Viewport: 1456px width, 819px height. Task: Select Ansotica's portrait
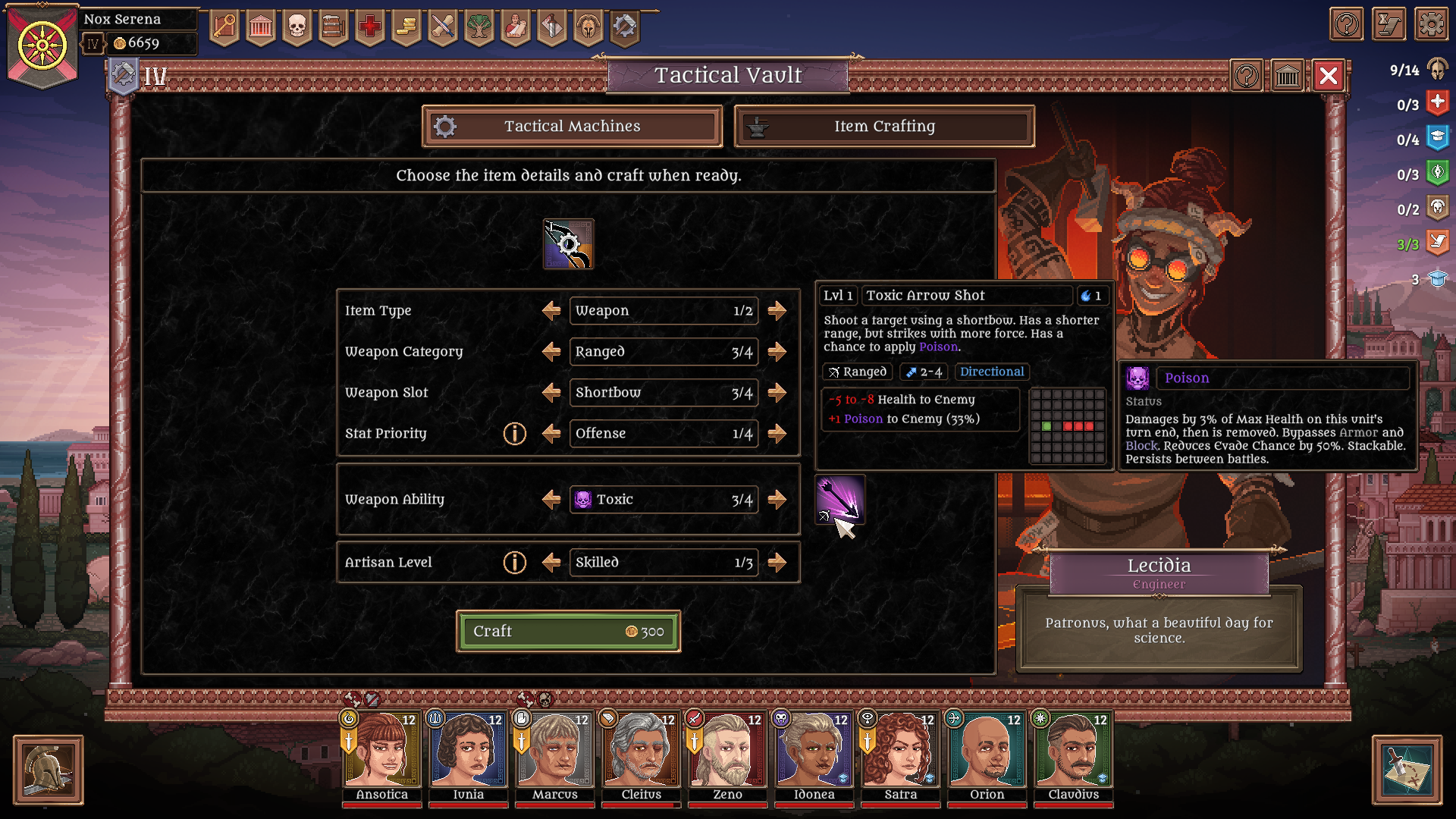[x=381, y=752]
